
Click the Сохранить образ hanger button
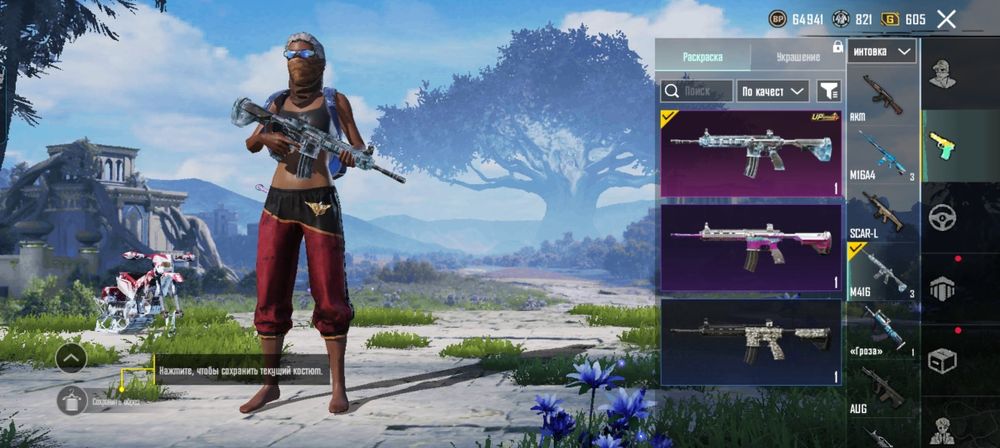[x=72, y=402]
